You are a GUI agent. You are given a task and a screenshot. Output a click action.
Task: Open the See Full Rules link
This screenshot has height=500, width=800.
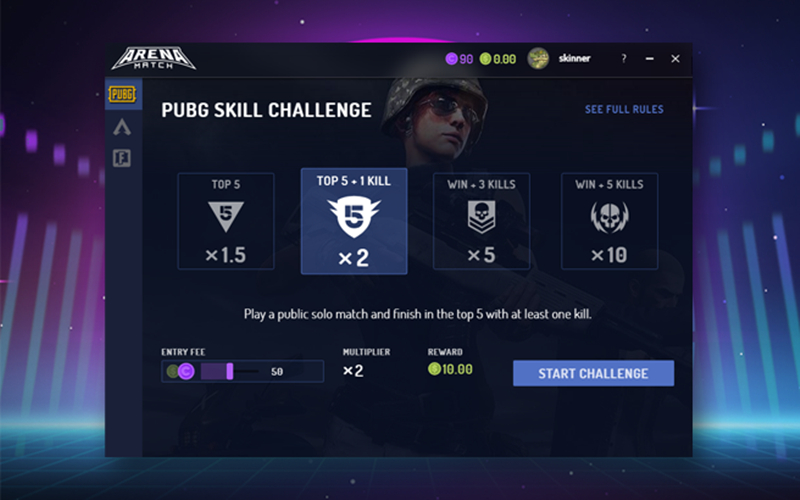click(x=624, y=109)
